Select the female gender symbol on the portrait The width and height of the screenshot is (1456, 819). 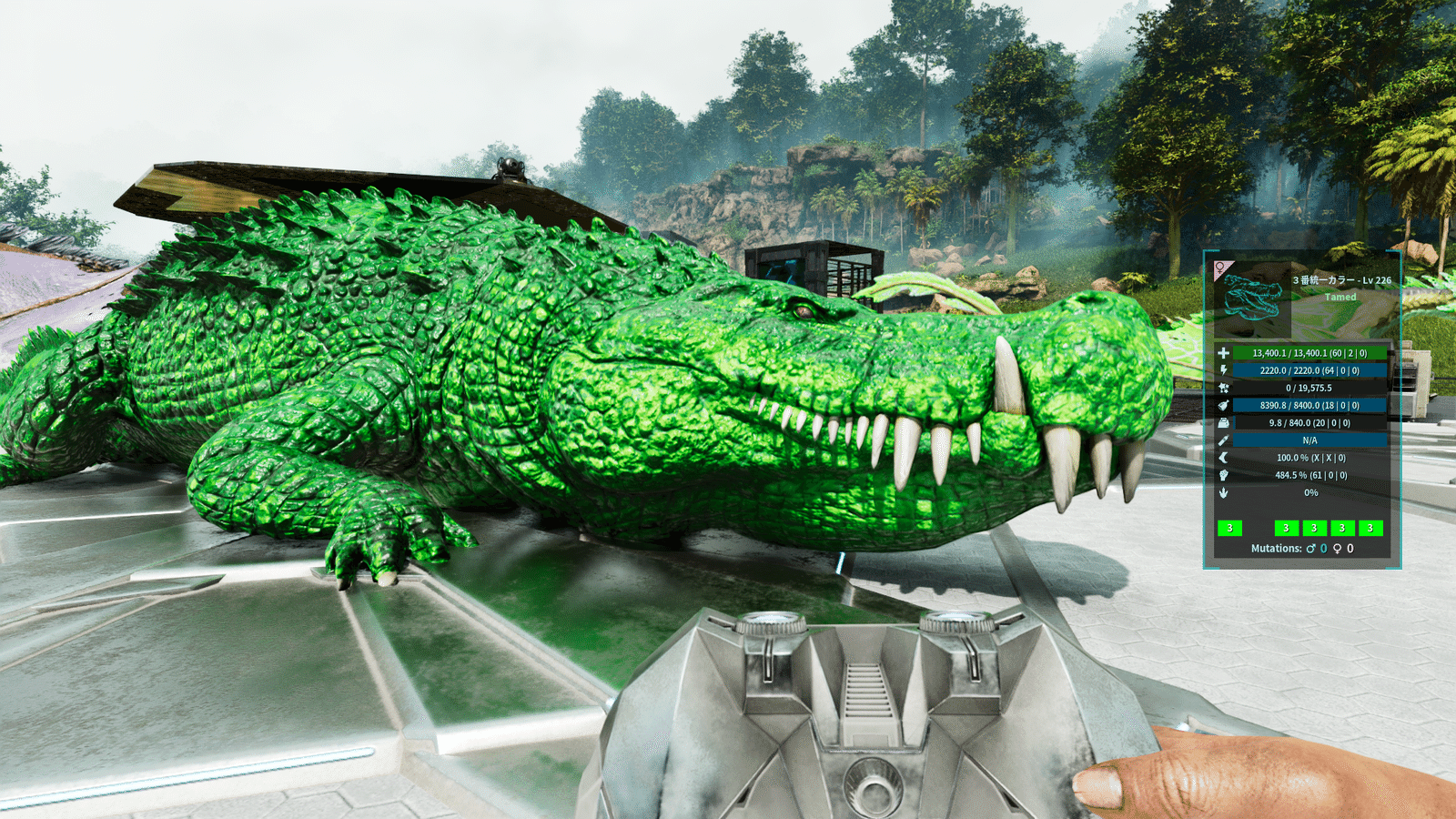coord(1219,268)
